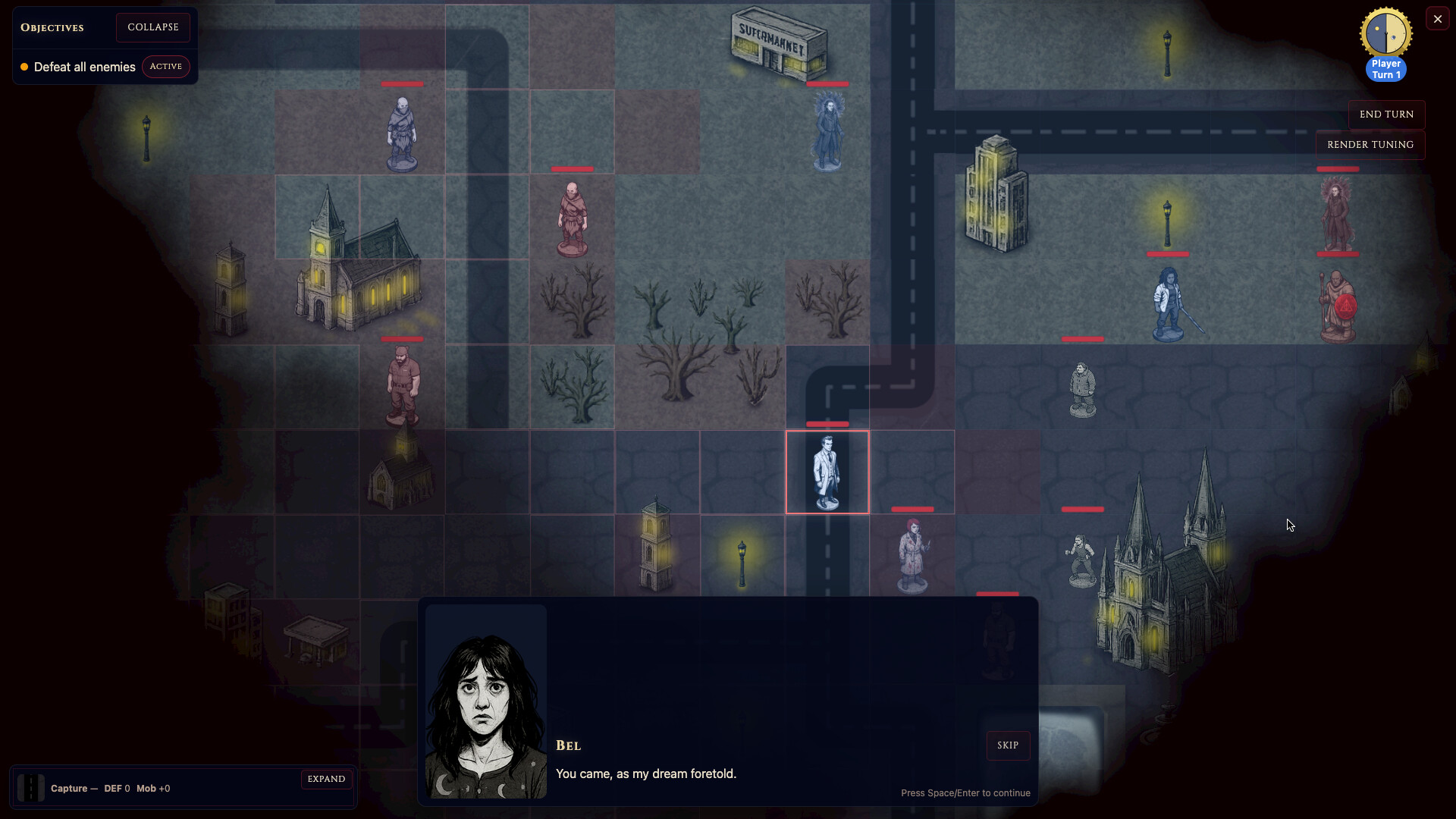Viewport: 1456px width, 819px height.
Task: Click Bel's portrait in the dialogue window
Action: (485, 703)
